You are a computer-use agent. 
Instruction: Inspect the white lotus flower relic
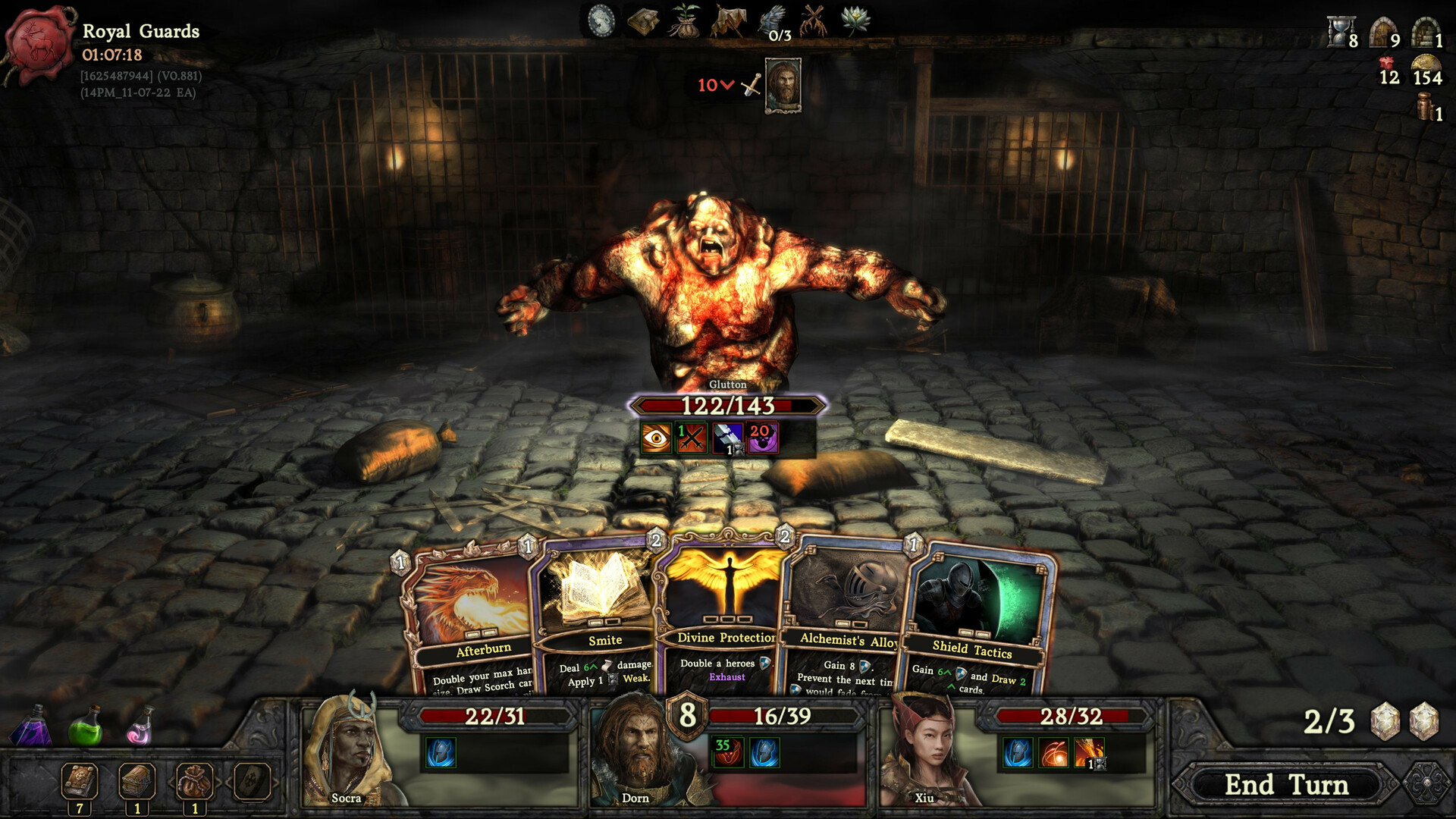(856, 20)
